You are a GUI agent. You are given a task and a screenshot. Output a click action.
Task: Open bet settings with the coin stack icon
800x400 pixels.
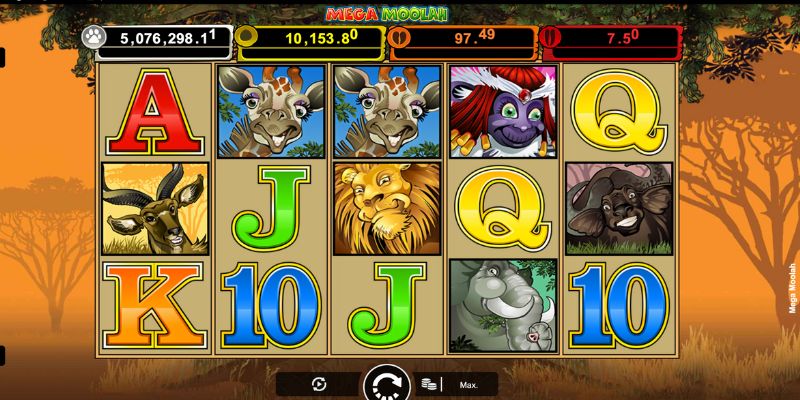click(429, 384)
